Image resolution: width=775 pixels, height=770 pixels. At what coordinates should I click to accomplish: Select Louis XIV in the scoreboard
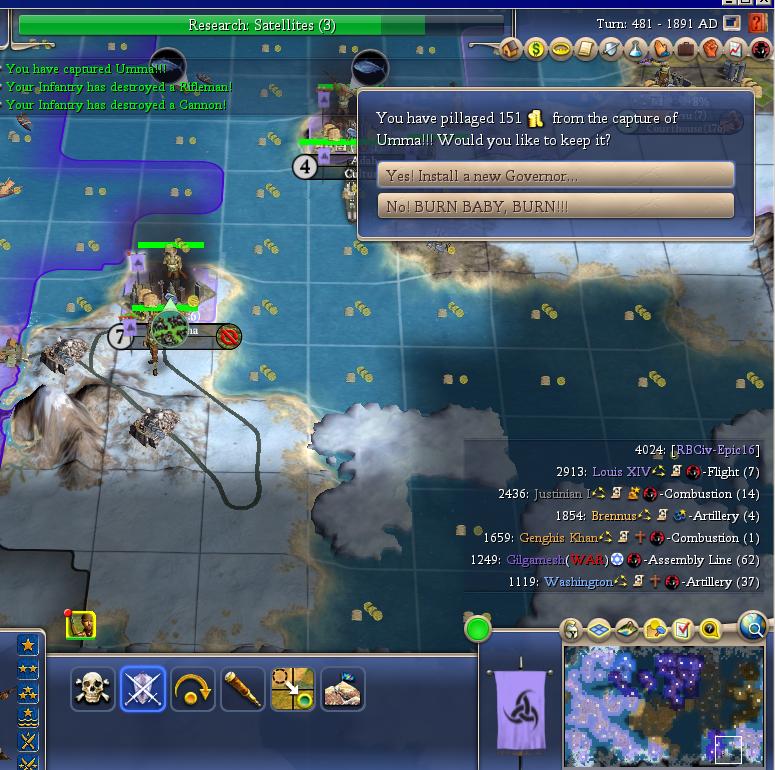(620, 472)
